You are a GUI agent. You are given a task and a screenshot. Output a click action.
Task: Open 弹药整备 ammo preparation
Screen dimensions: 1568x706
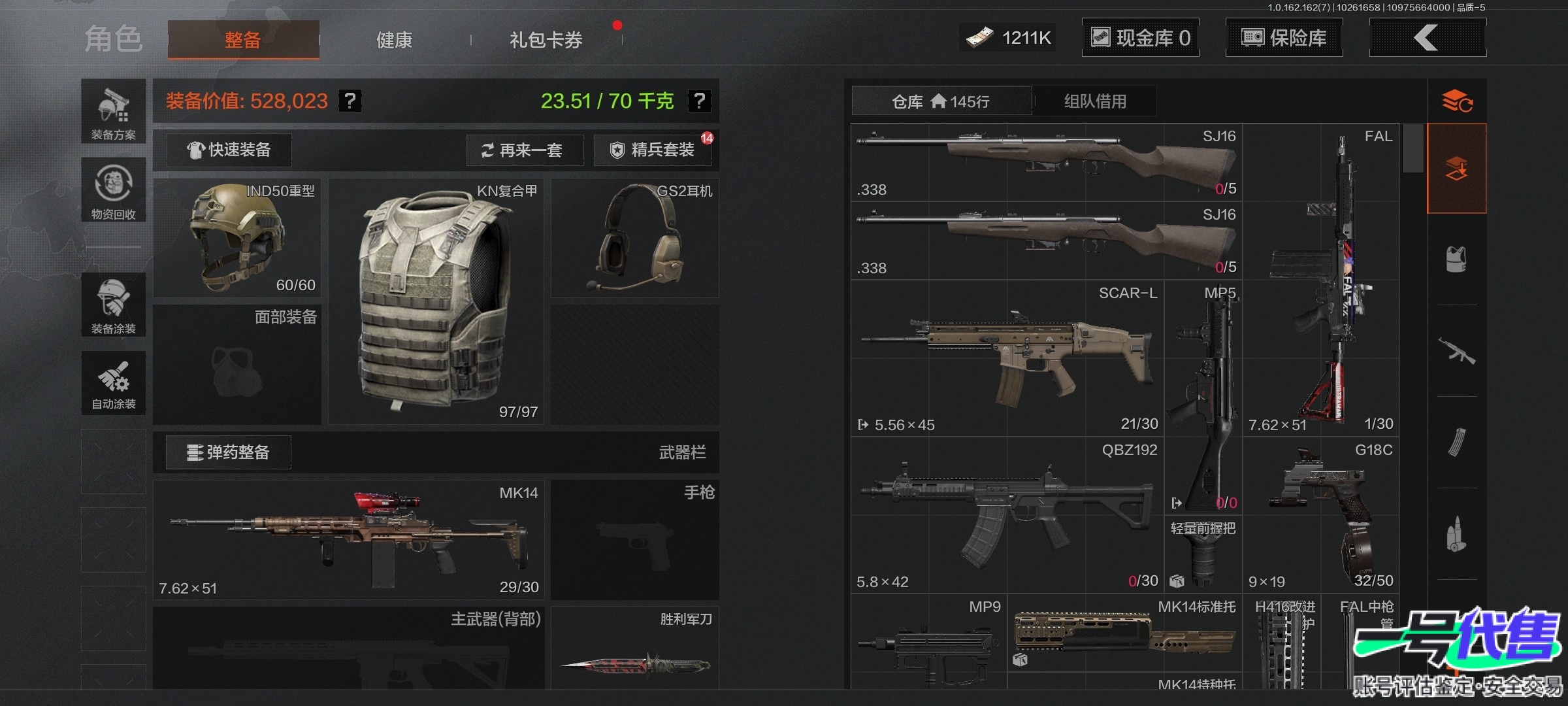(228, 452)
